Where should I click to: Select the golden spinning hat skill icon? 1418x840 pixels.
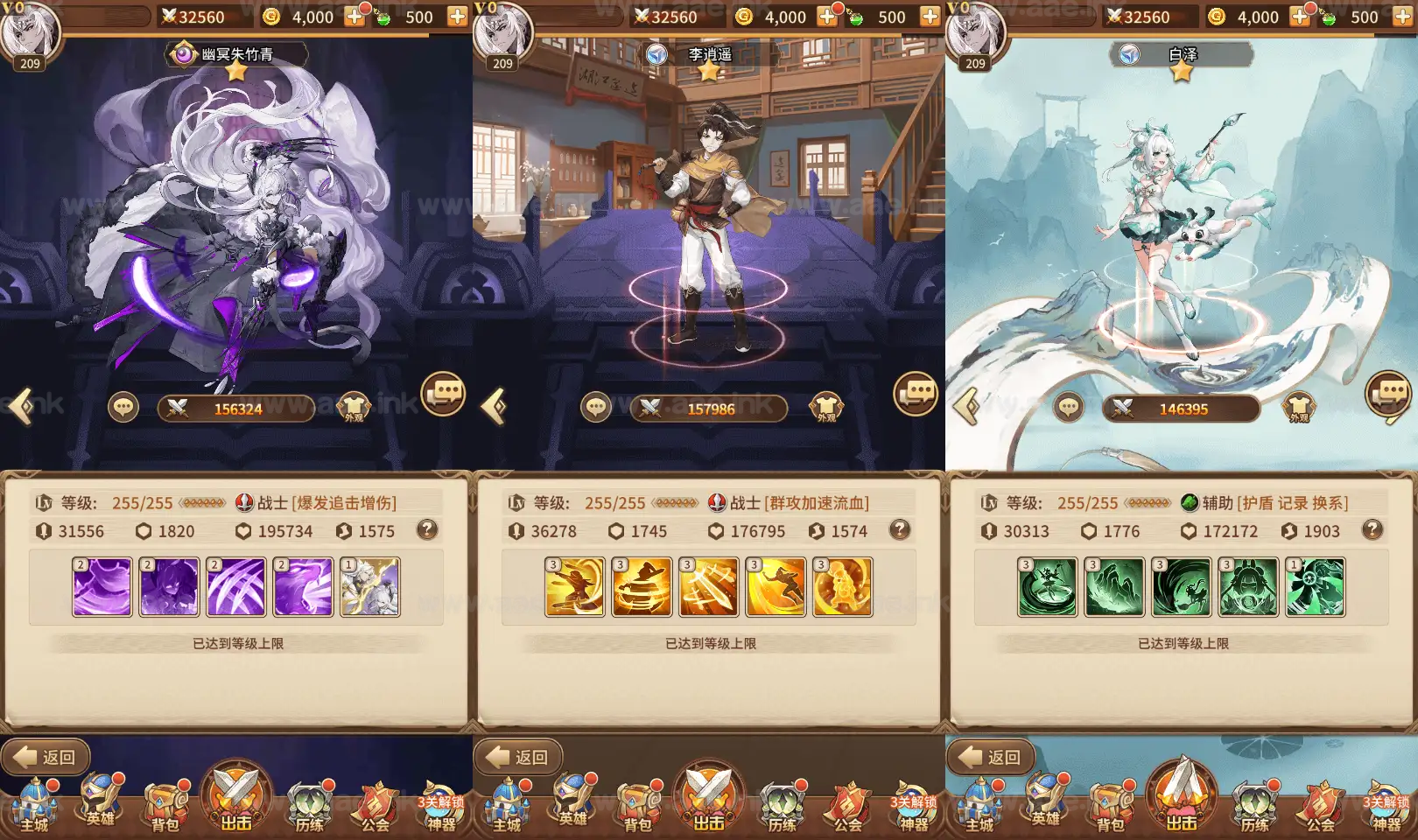pos(642,587)
